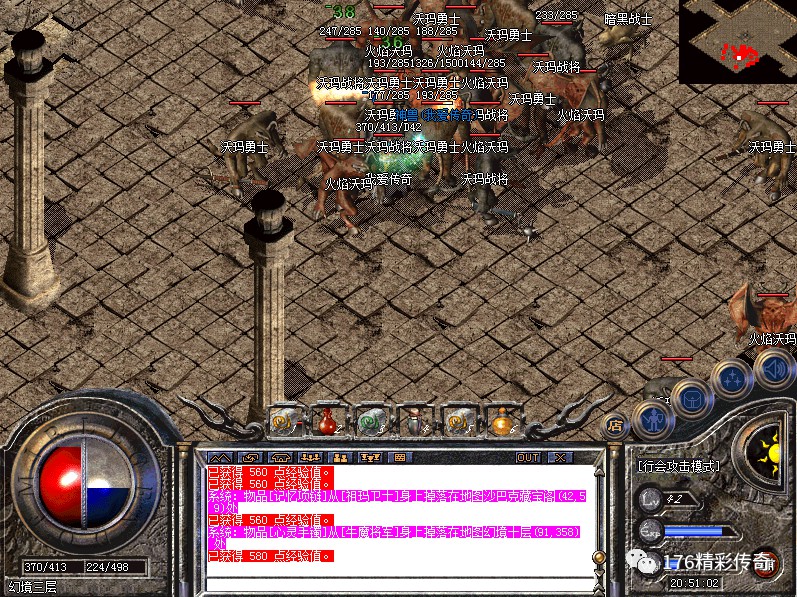Toggle game sound with speaker button
This screenshot has height=597, width=797.
(x=773, y=371)
